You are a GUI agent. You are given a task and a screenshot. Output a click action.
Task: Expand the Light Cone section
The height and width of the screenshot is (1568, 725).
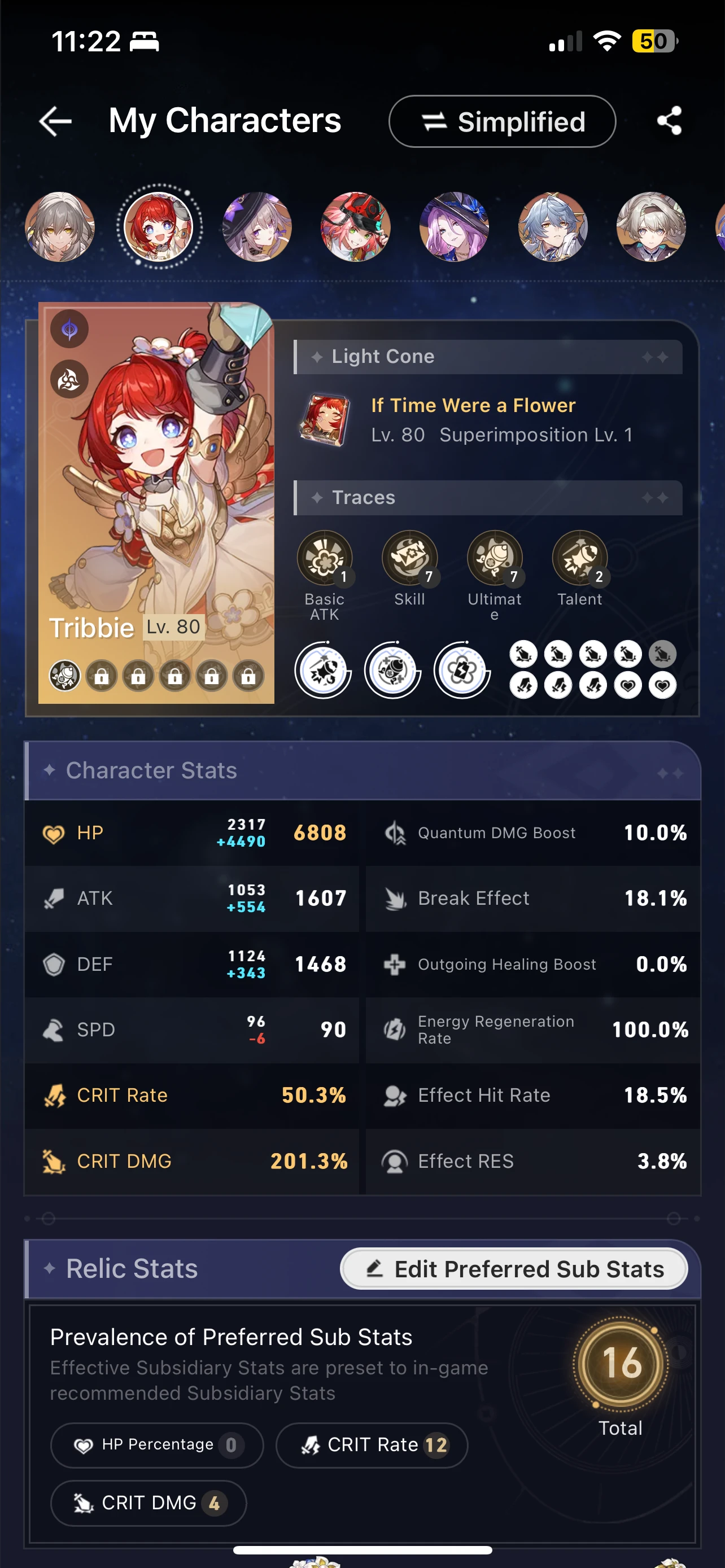tap(486, 356)
